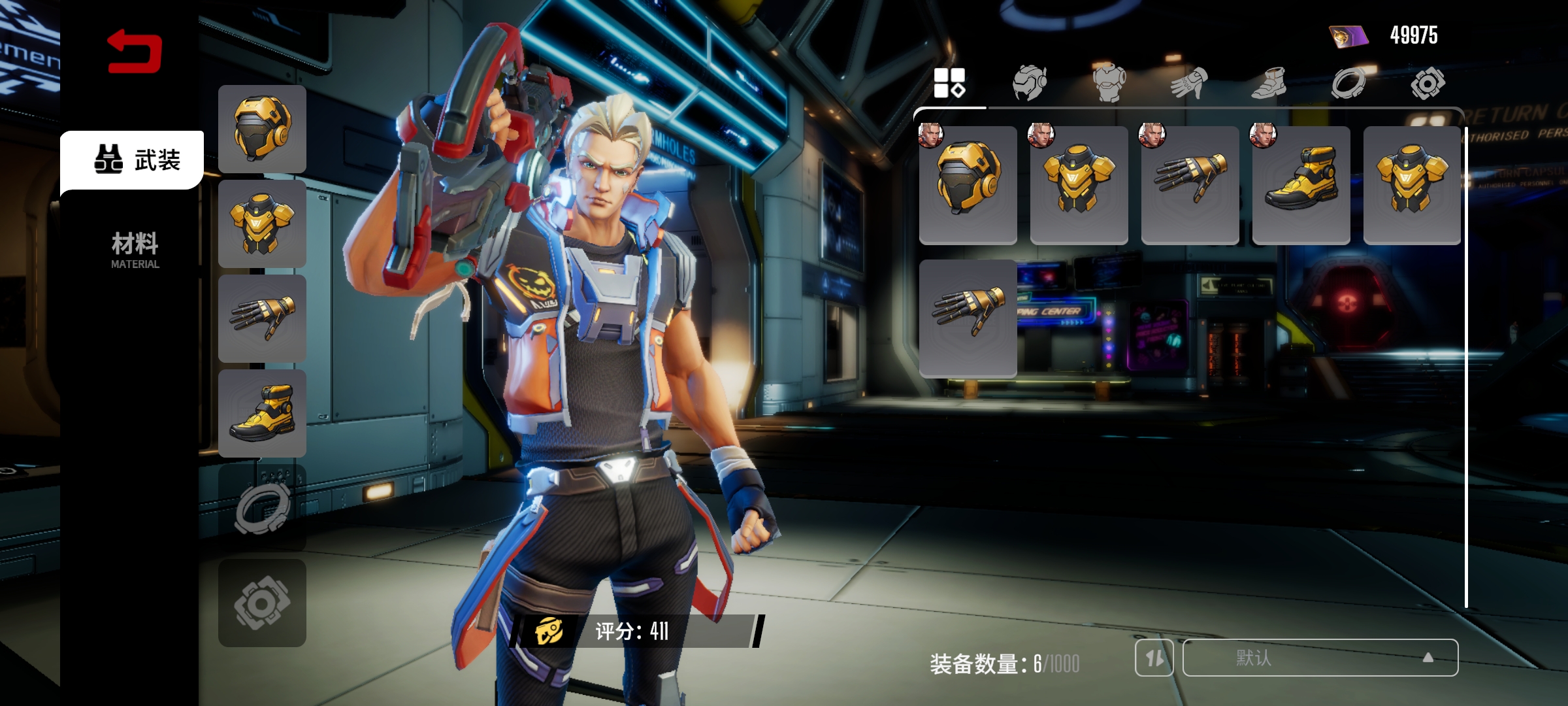Select the equipped boots slot beside the character

262,413
